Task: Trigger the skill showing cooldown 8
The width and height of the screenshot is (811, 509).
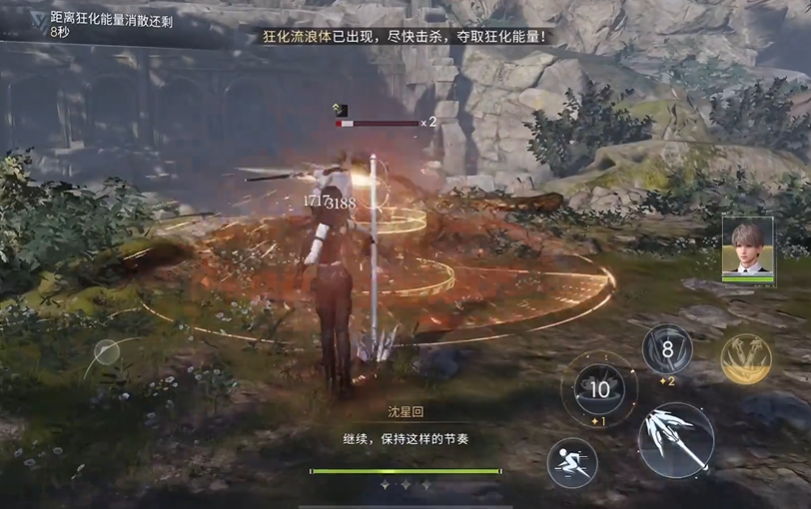Action: click(x=666, y=350)
